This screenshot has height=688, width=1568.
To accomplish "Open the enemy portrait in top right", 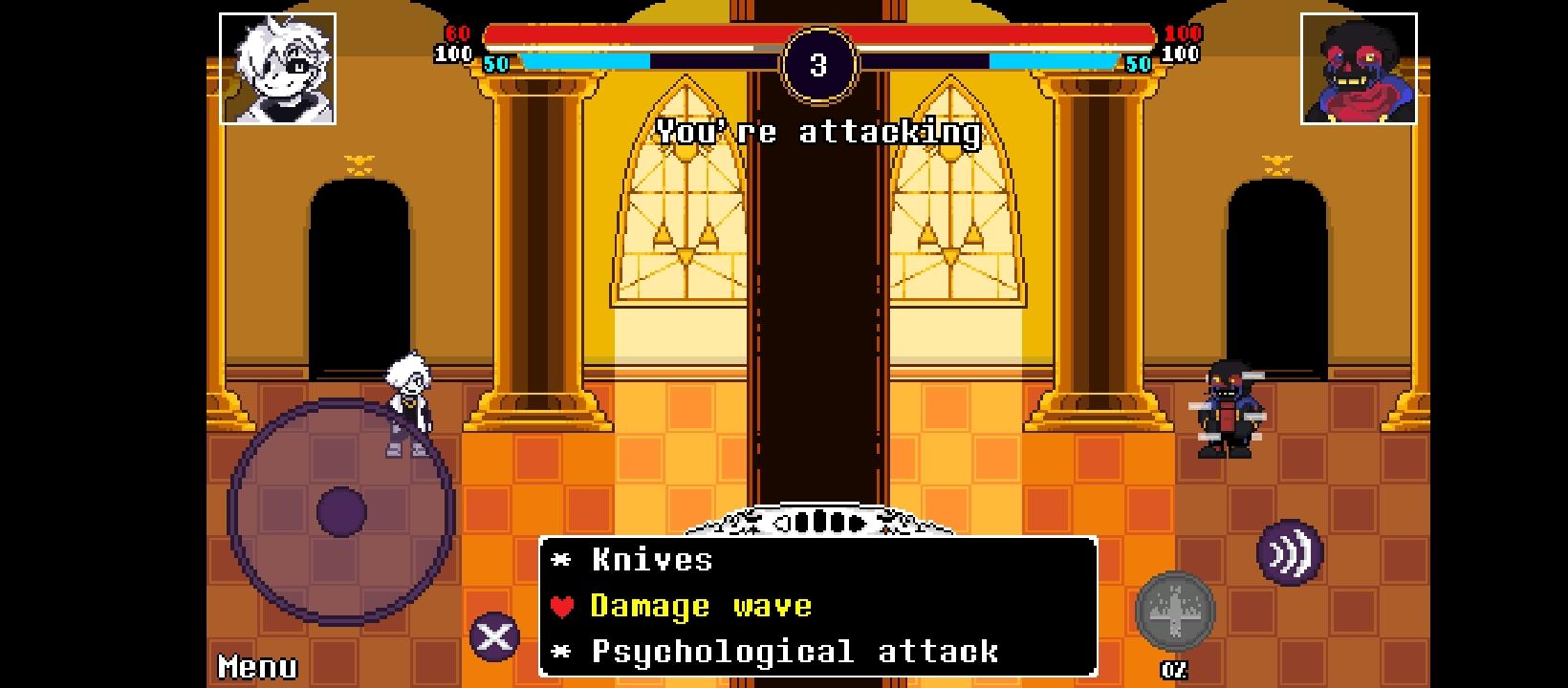I will 1359,68.
